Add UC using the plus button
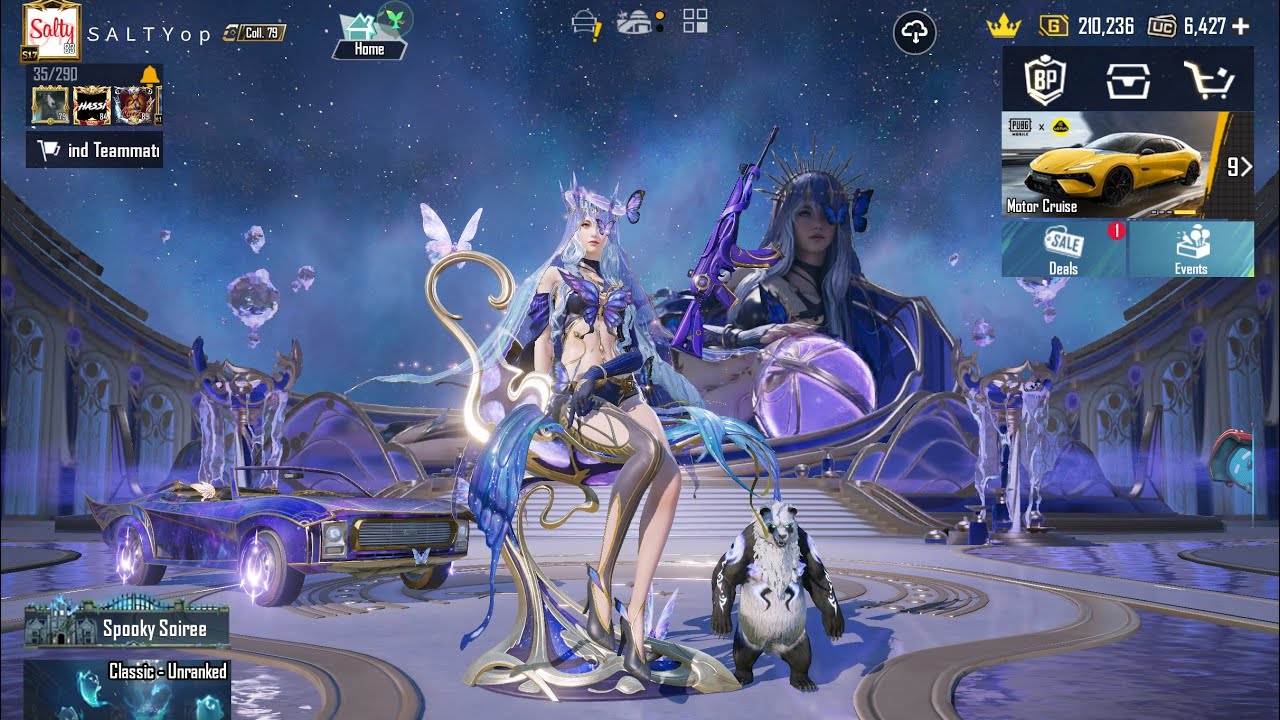 click(1241, 26)
